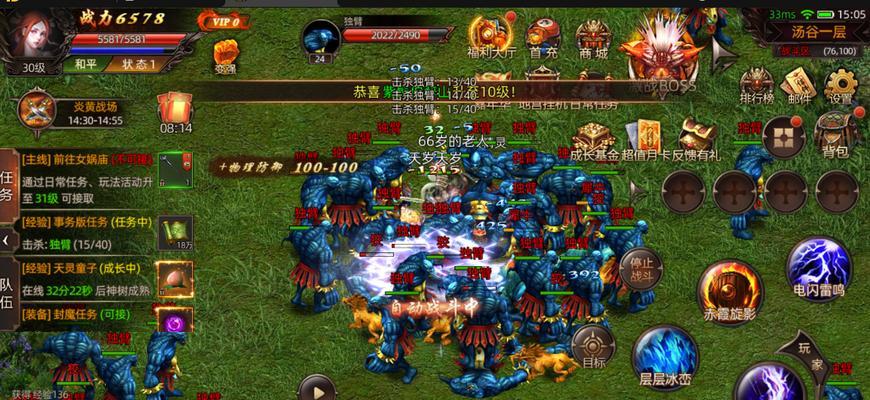
Task: Open the 反馈有礼 feedback gift chest
Action: point(696,138)
